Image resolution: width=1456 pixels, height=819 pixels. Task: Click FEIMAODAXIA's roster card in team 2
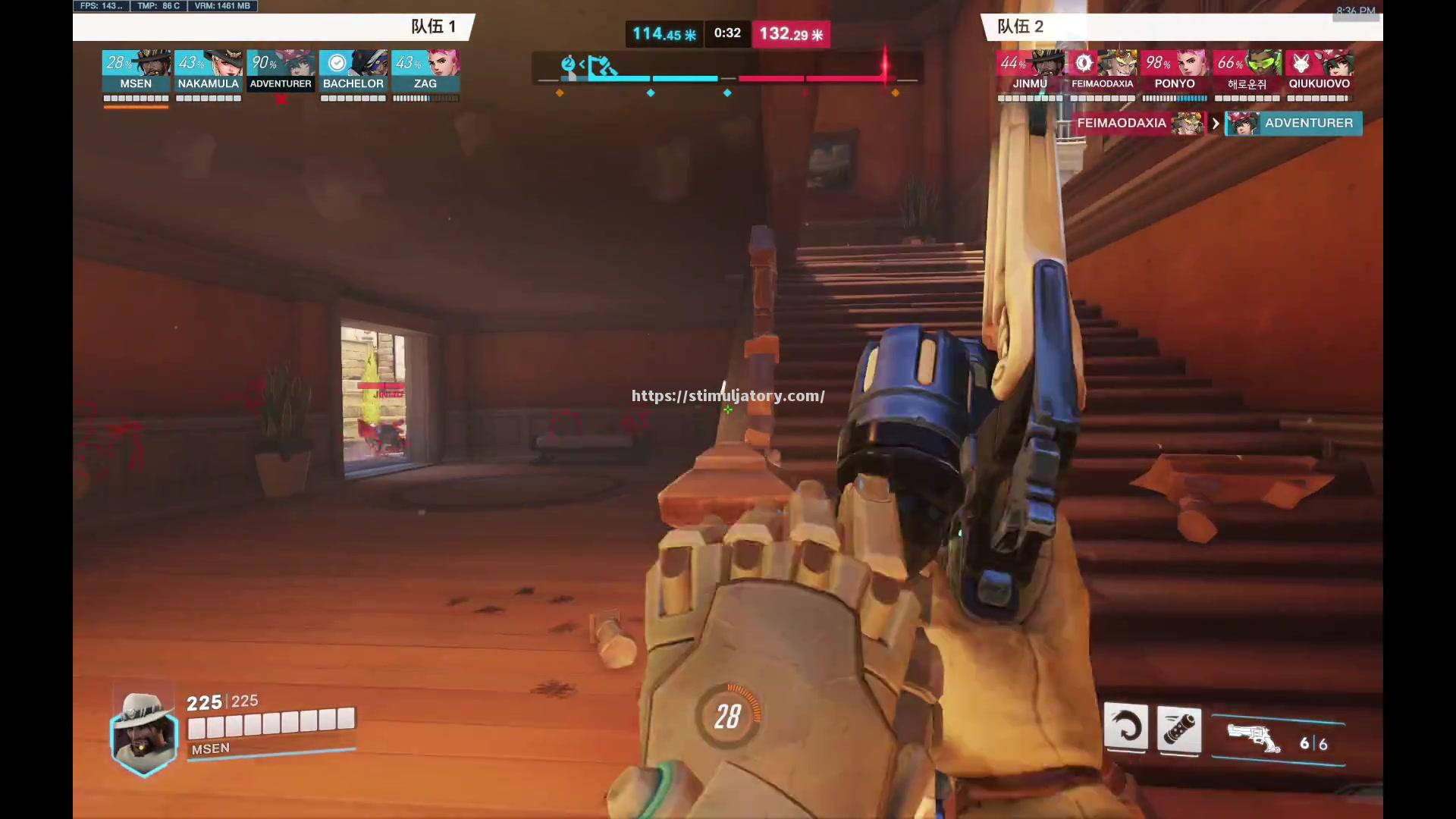coord(1102,71)
